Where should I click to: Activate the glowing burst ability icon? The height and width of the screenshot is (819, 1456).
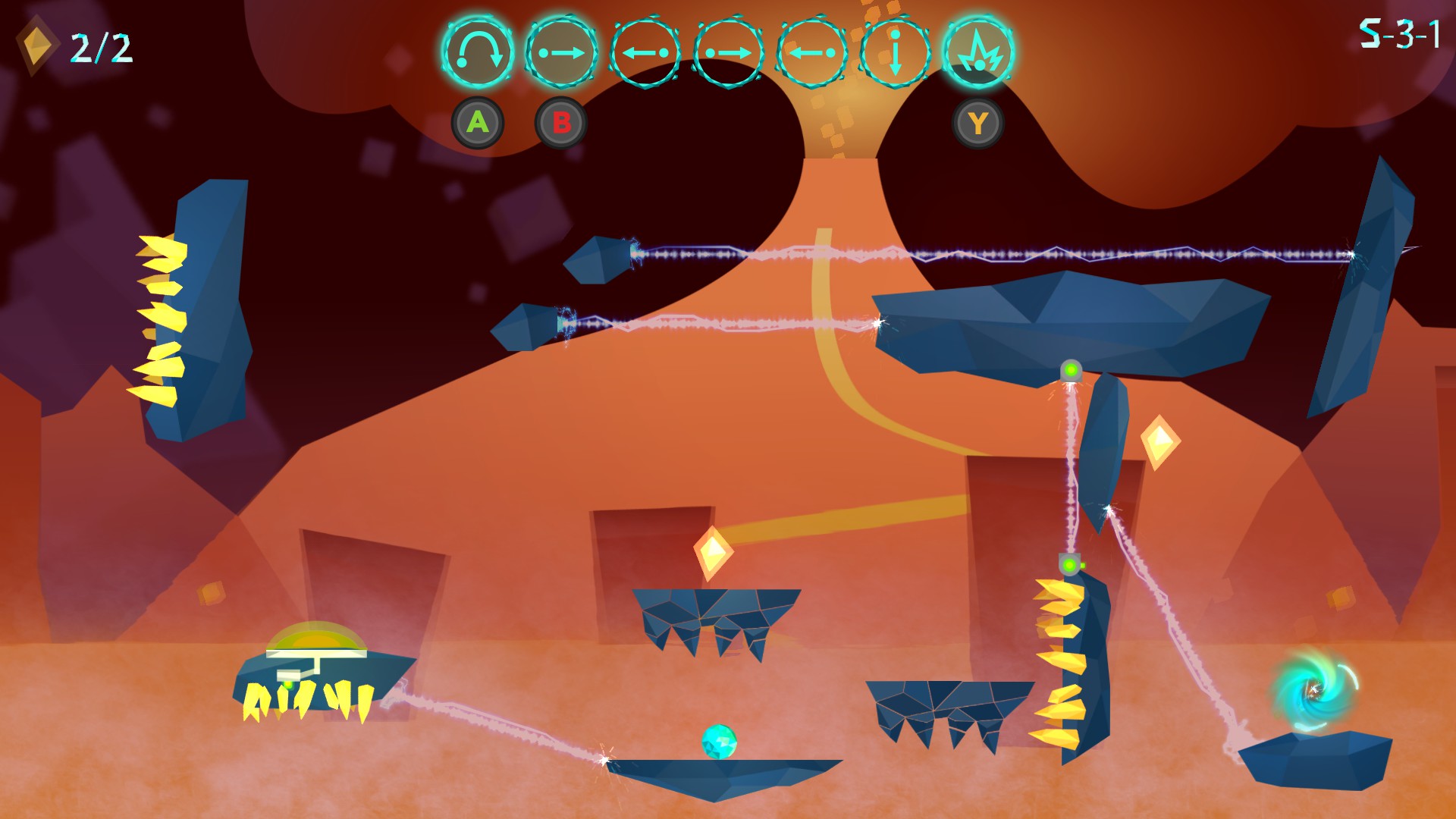click(x=978, y=52)
